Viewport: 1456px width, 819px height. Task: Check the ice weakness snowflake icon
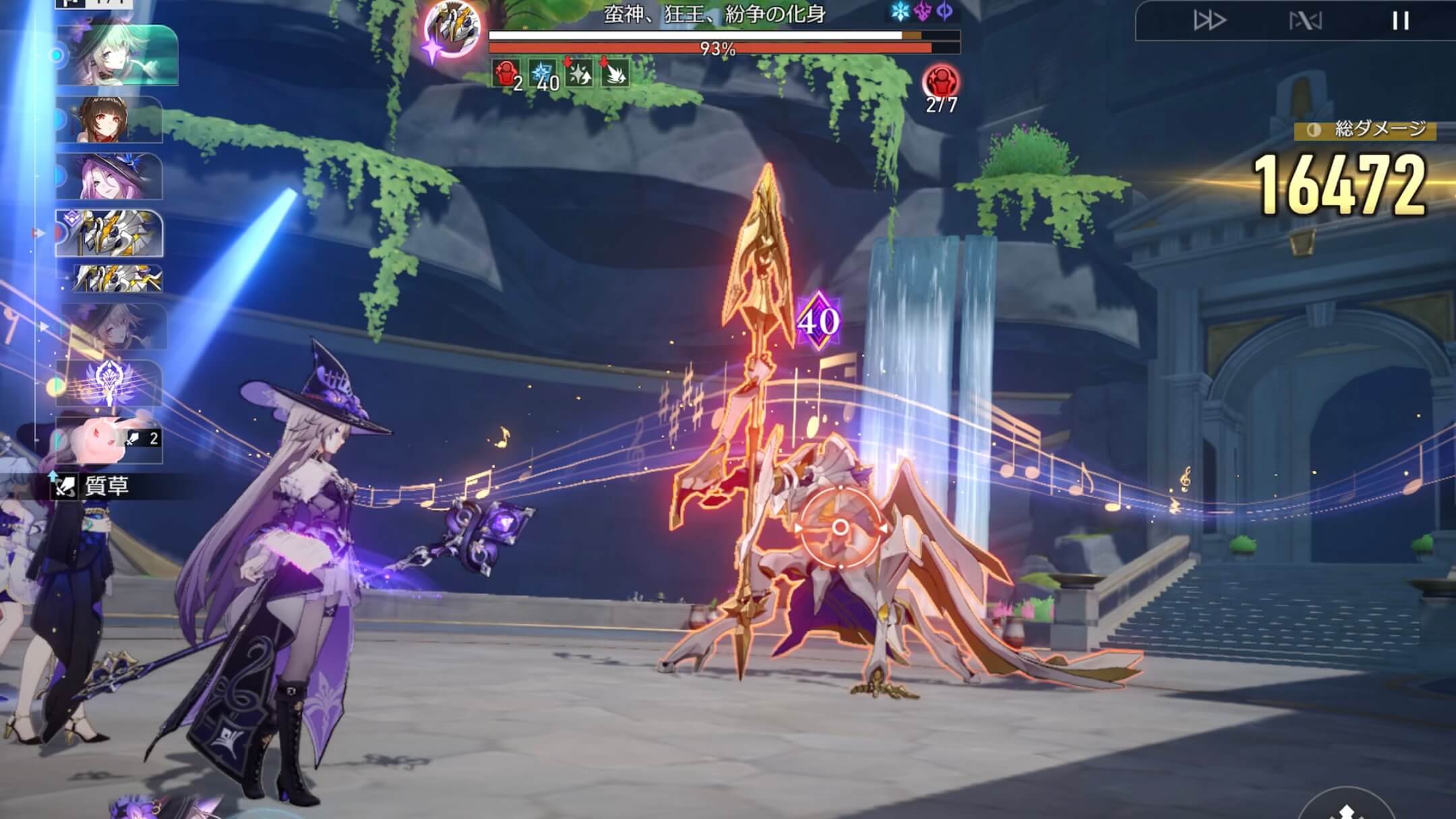pyautogui.click(x=900, y=11)
